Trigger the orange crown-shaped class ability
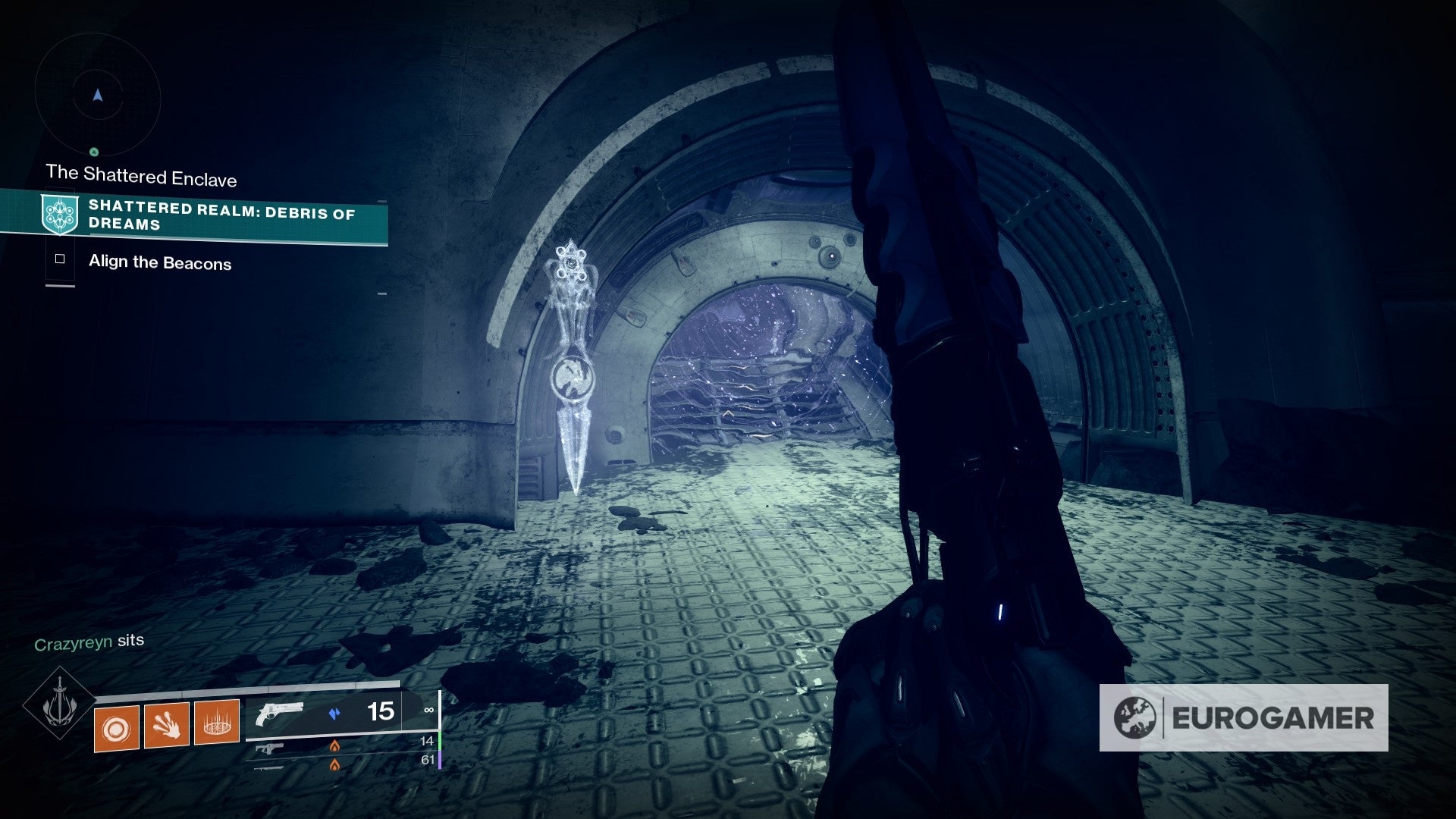 217,721
